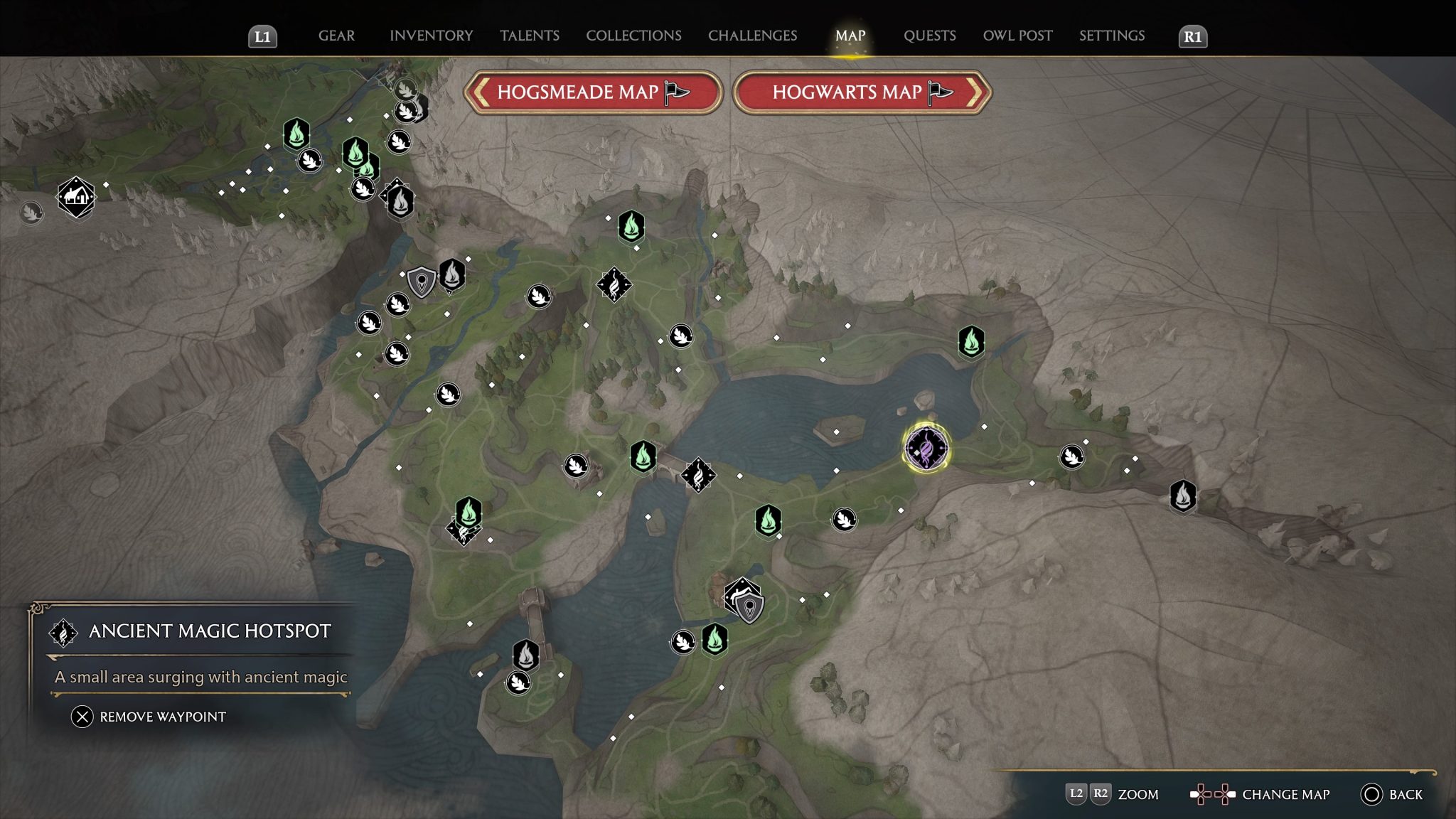Open the COLLECTIONS menu
Screen dimensions: 1456x819
633,36
